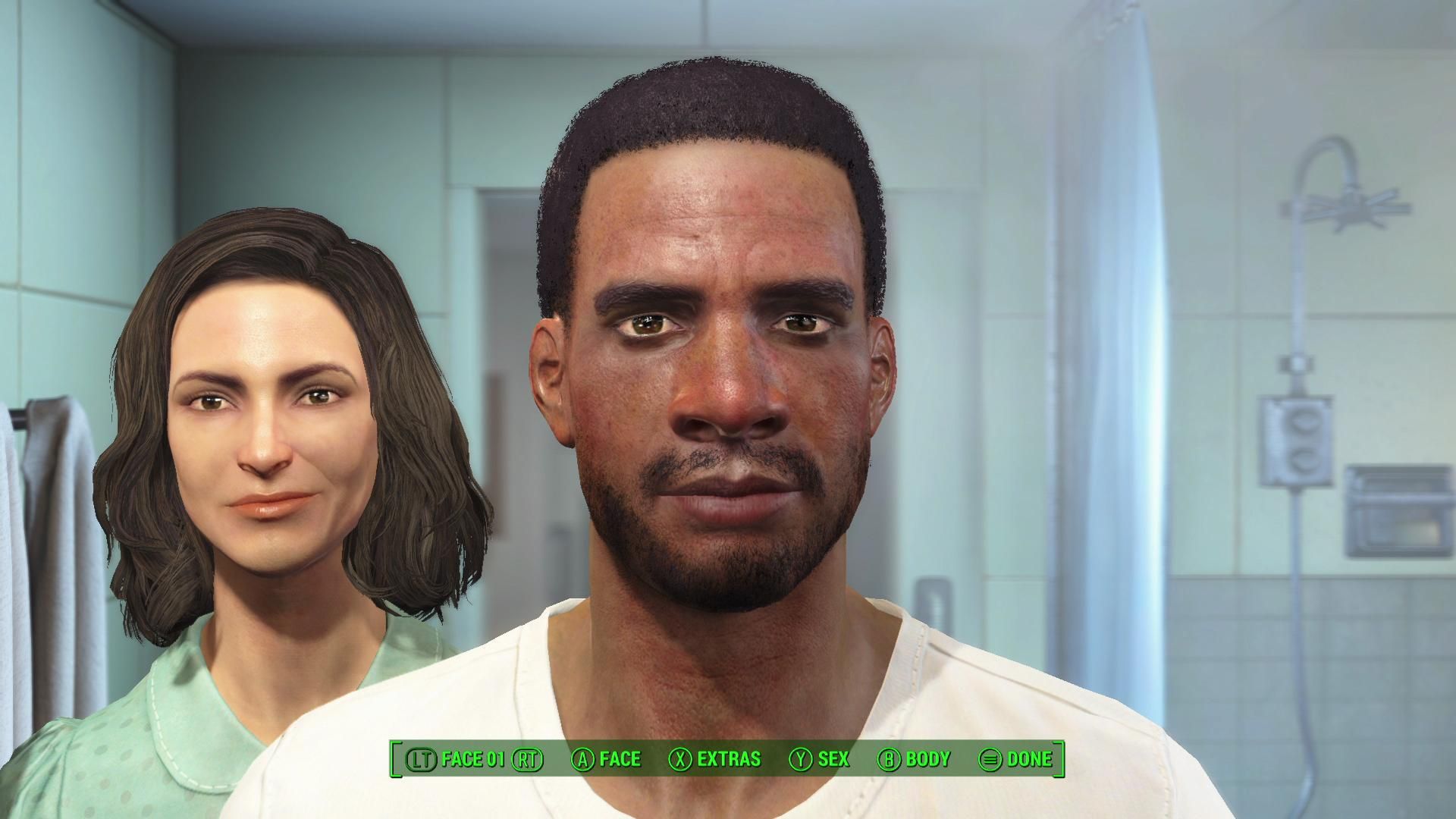Click FACE to edit facial features
The width and height of the screenshot is (1456, 819).
(x=620, y=758)
